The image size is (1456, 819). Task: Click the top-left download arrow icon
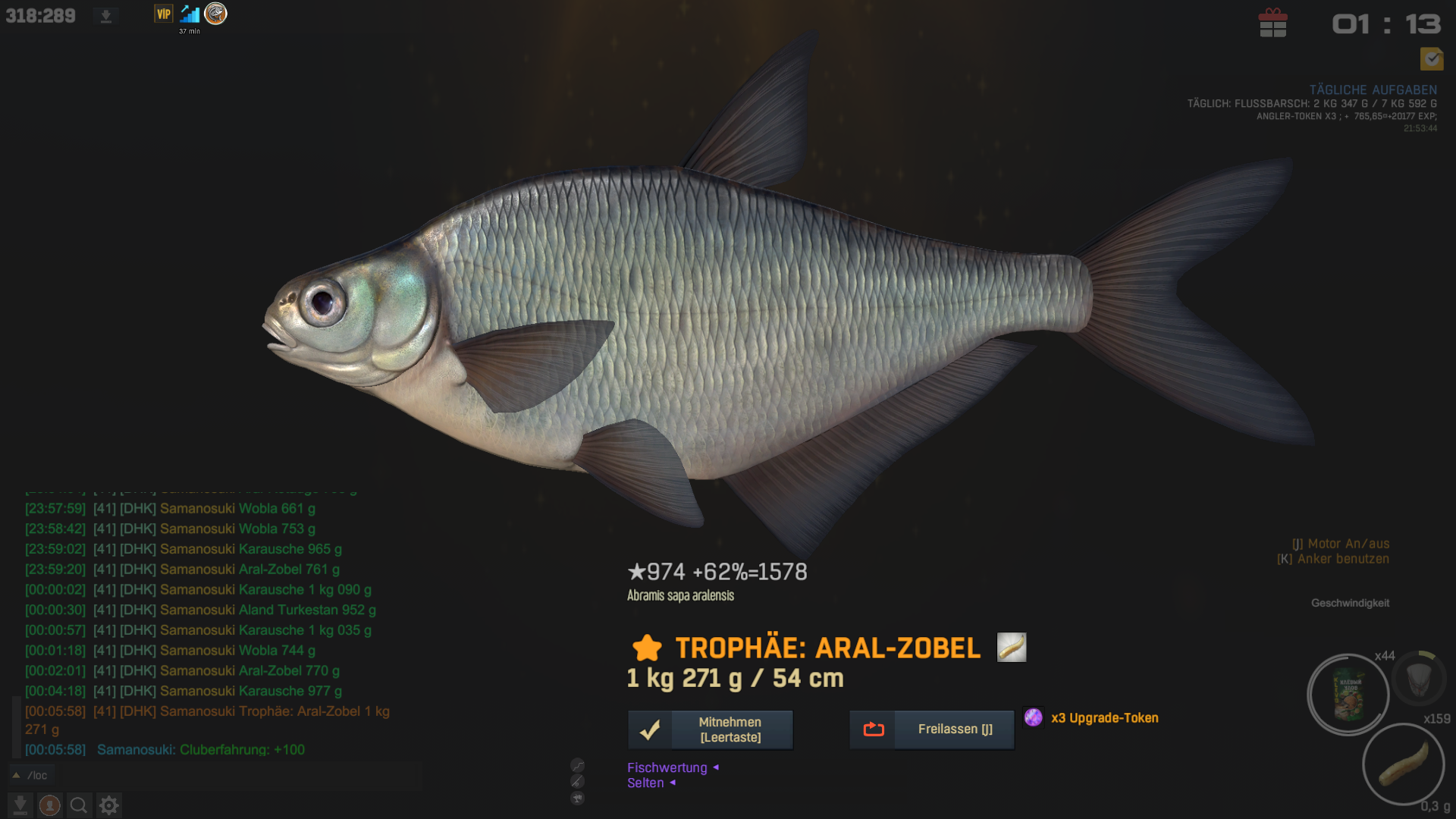pyautogui.click(x=106, y=16)
